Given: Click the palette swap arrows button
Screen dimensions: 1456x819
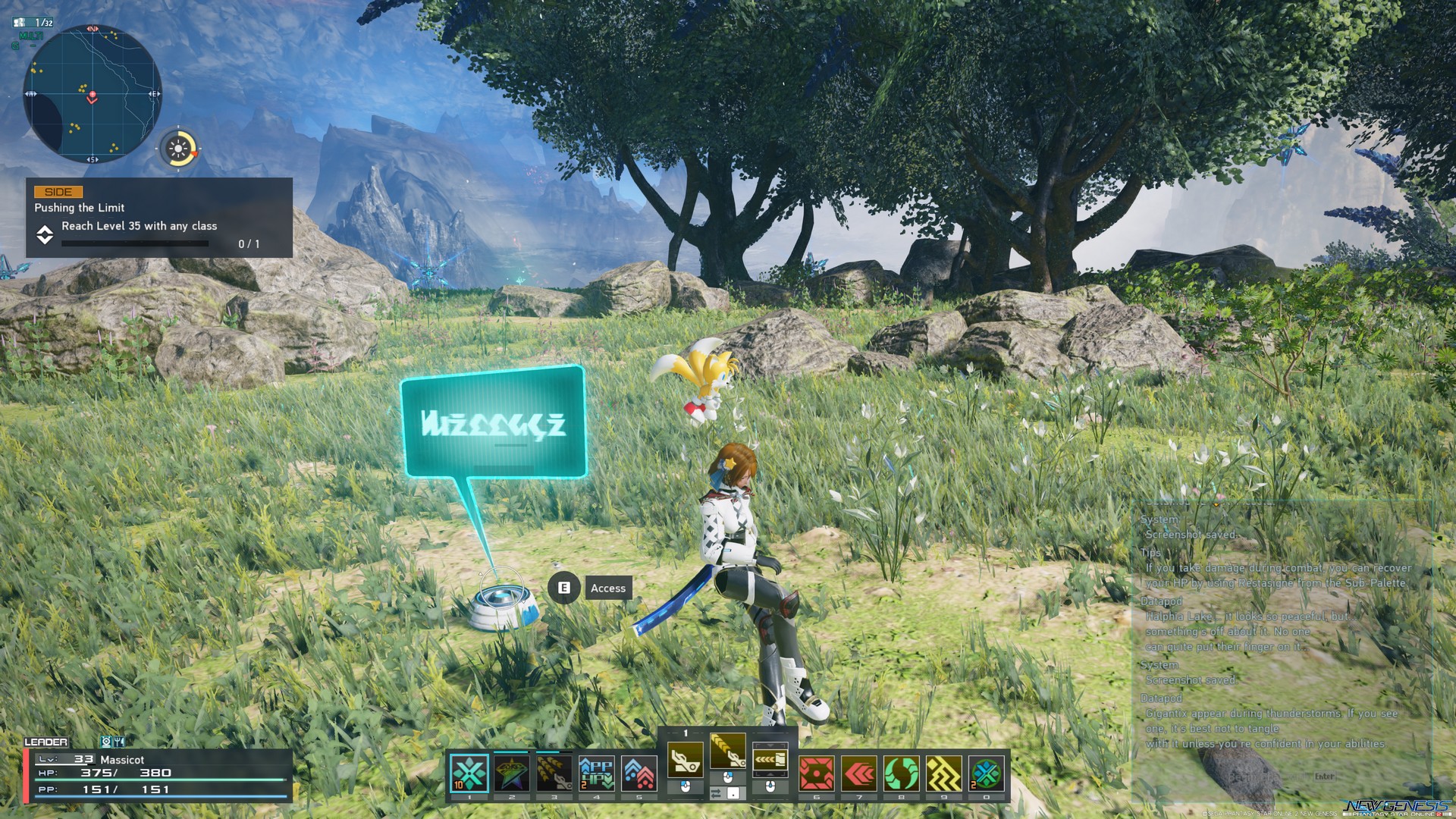Looking at the screenshot, I should (x=717, y=793).
